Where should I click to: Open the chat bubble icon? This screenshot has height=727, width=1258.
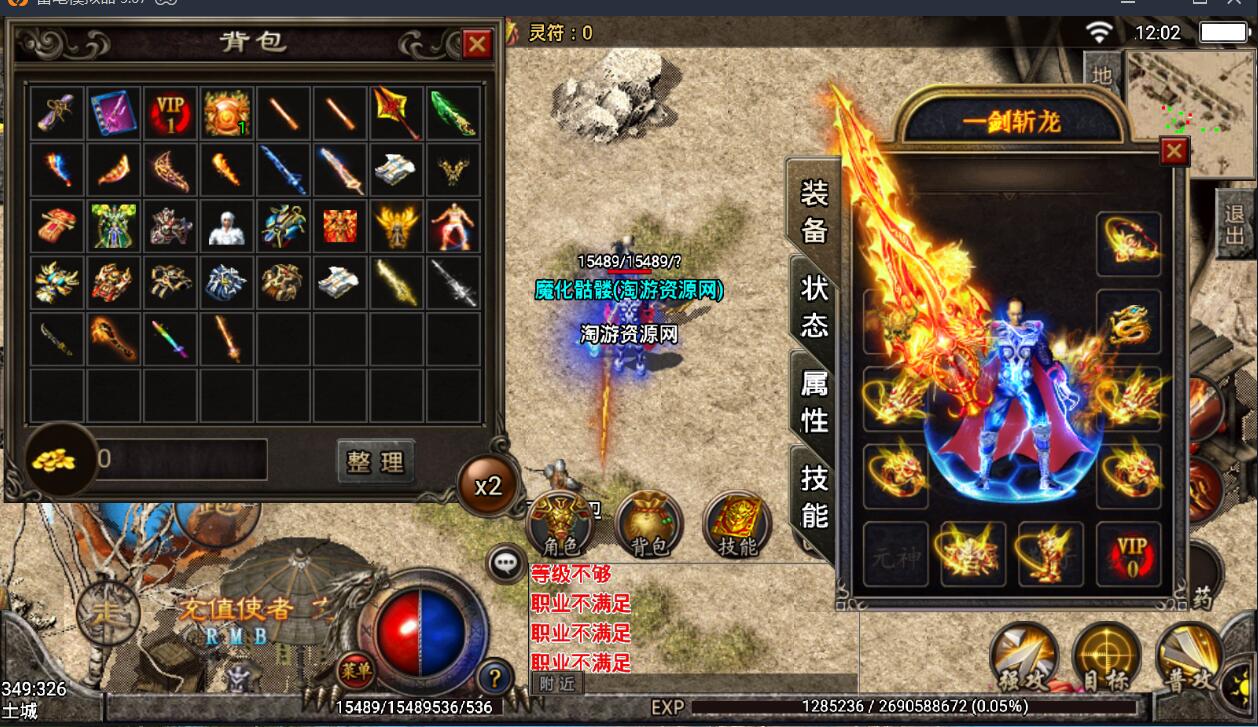coord(506,563)
